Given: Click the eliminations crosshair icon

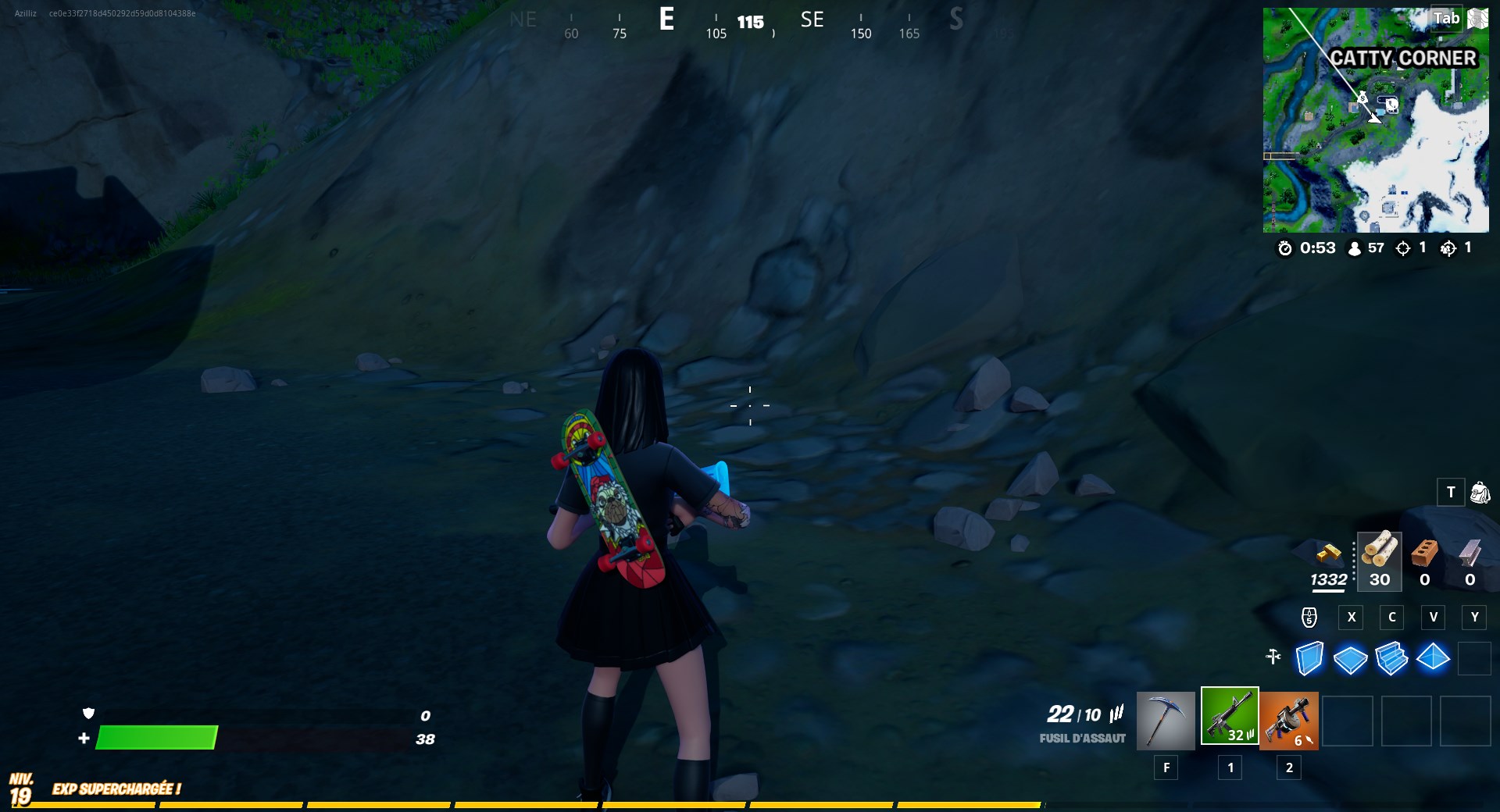Looking at the screenshot, I should click(x=1404, y=248).
